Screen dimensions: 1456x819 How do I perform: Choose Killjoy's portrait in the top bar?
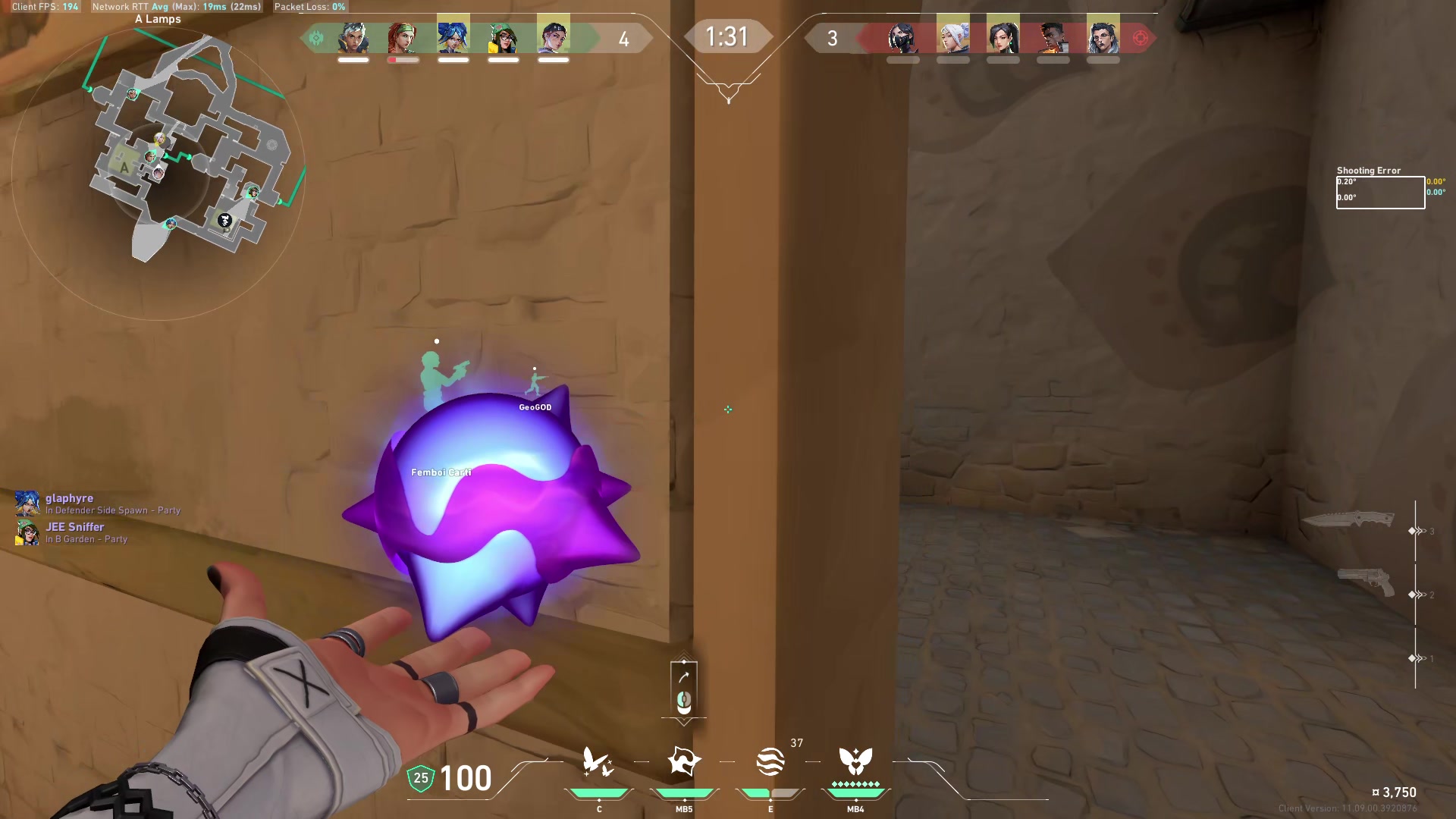(x=504, y=37)
